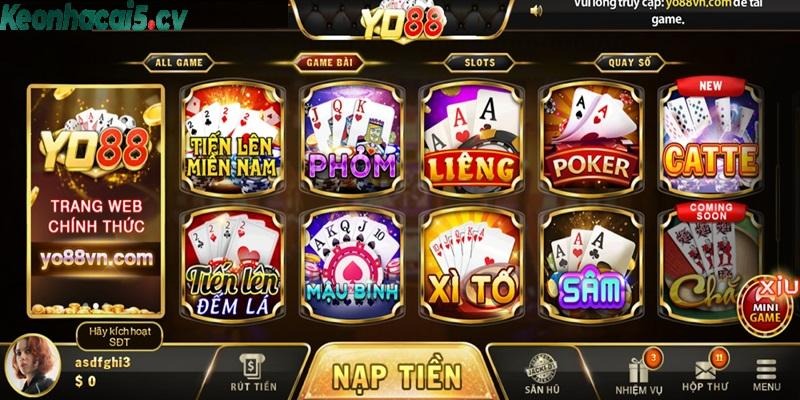Screen dimensions: 800x400
Task: Click the Yo88 official website banner
Action: pos(96,198)
